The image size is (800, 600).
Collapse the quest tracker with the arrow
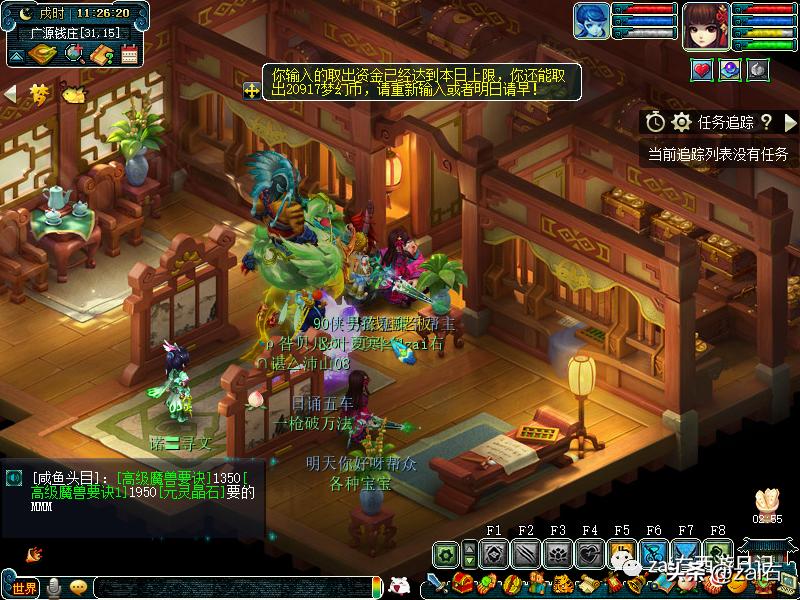(790, 122)
